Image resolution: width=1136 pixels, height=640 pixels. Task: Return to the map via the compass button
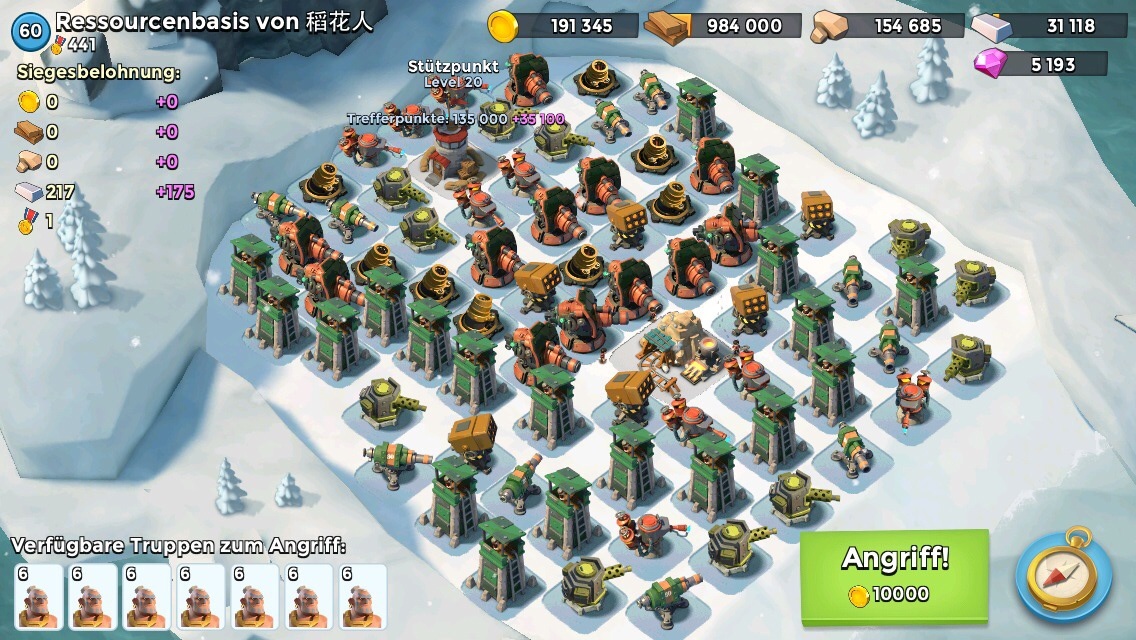[x=1064, y=575]
